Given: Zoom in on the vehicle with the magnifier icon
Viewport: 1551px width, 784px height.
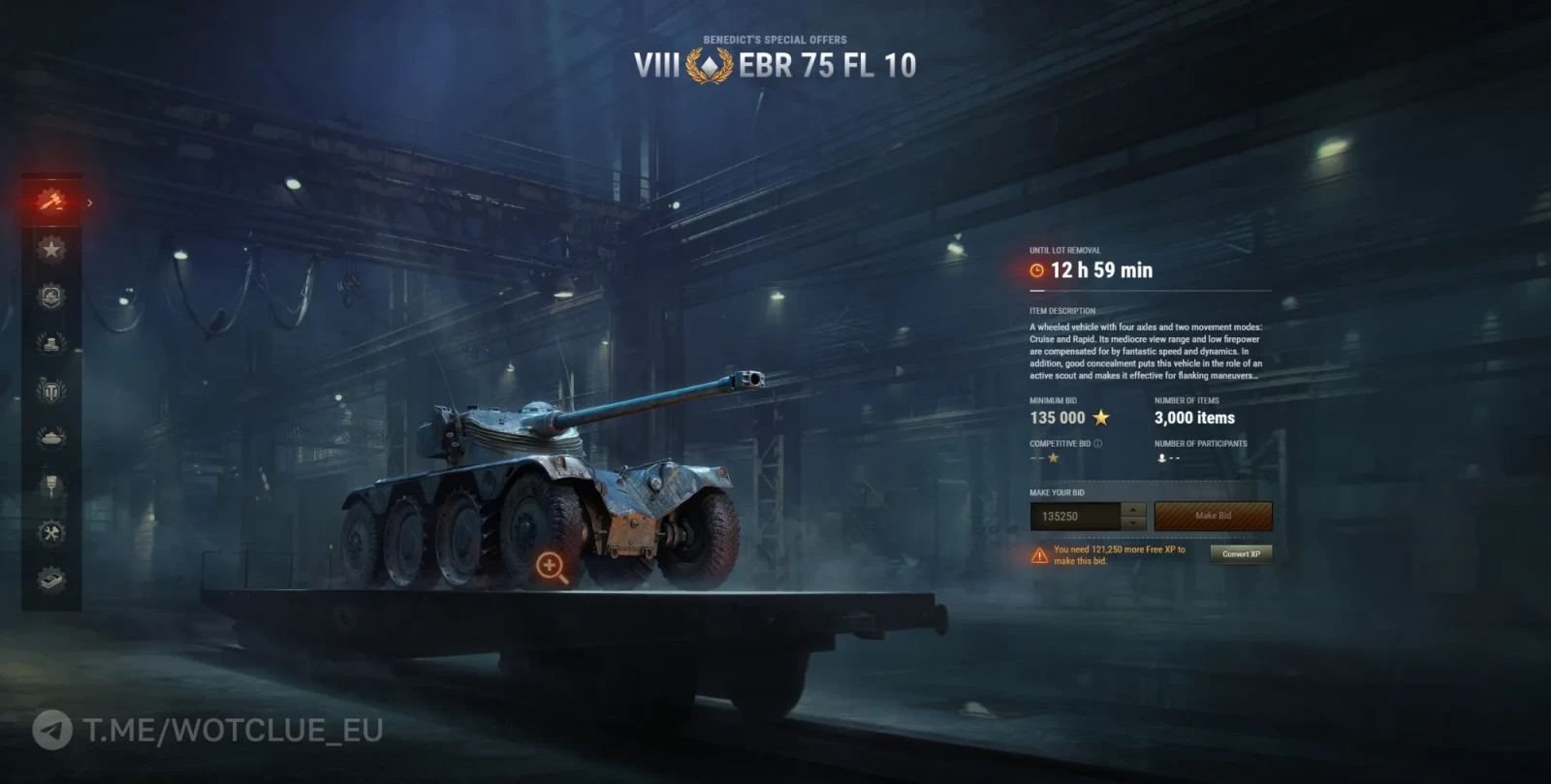Looking at the screenshot, I should pyautogui.click(x=551, y=566).
